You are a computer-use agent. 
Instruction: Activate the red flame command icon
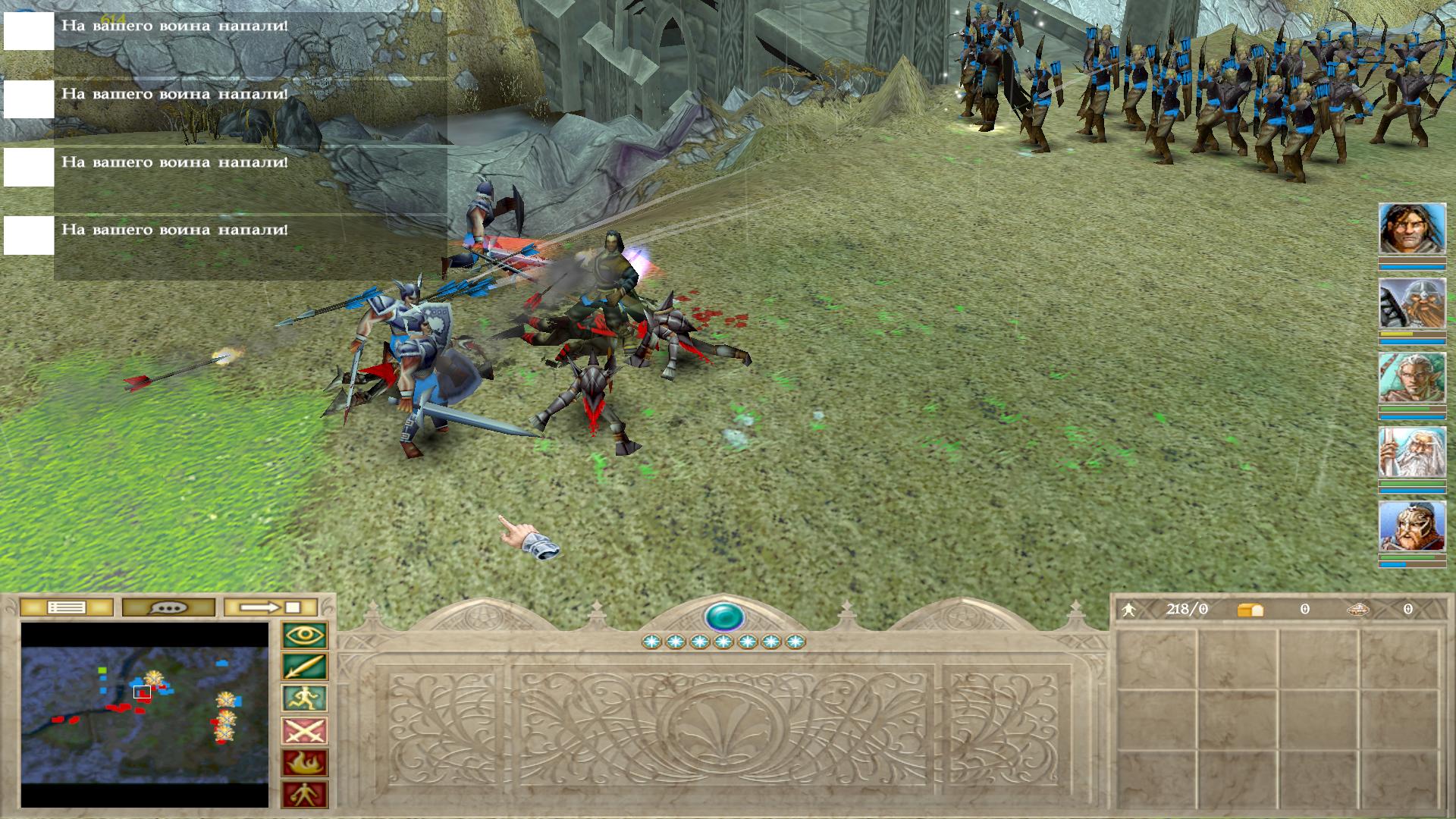[305, 763]
